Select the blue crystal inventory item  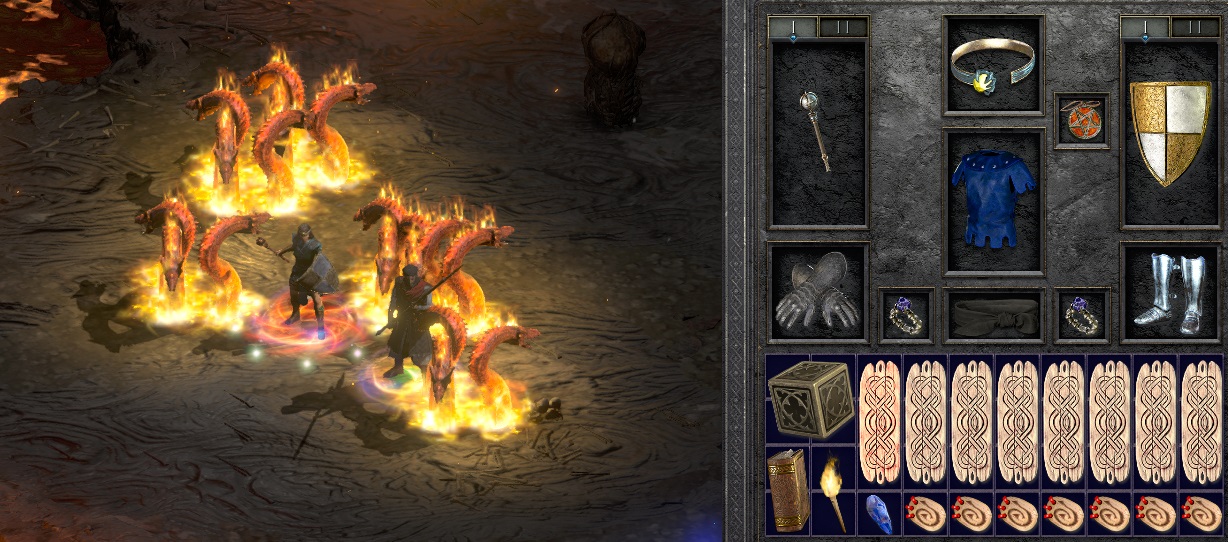click(879, 511)
